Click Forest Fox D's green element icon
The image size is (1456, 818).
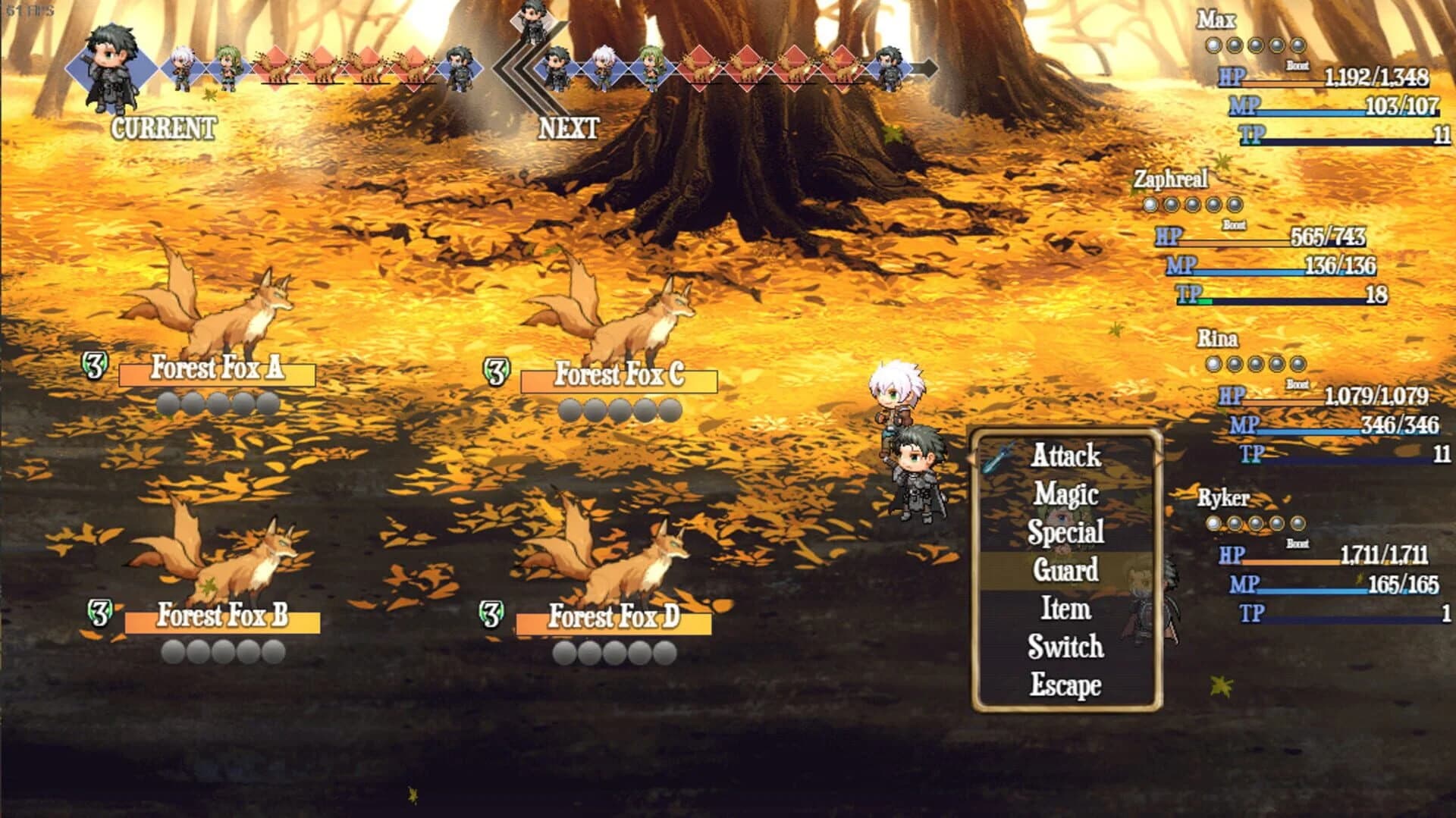click(x=494, y=613)
